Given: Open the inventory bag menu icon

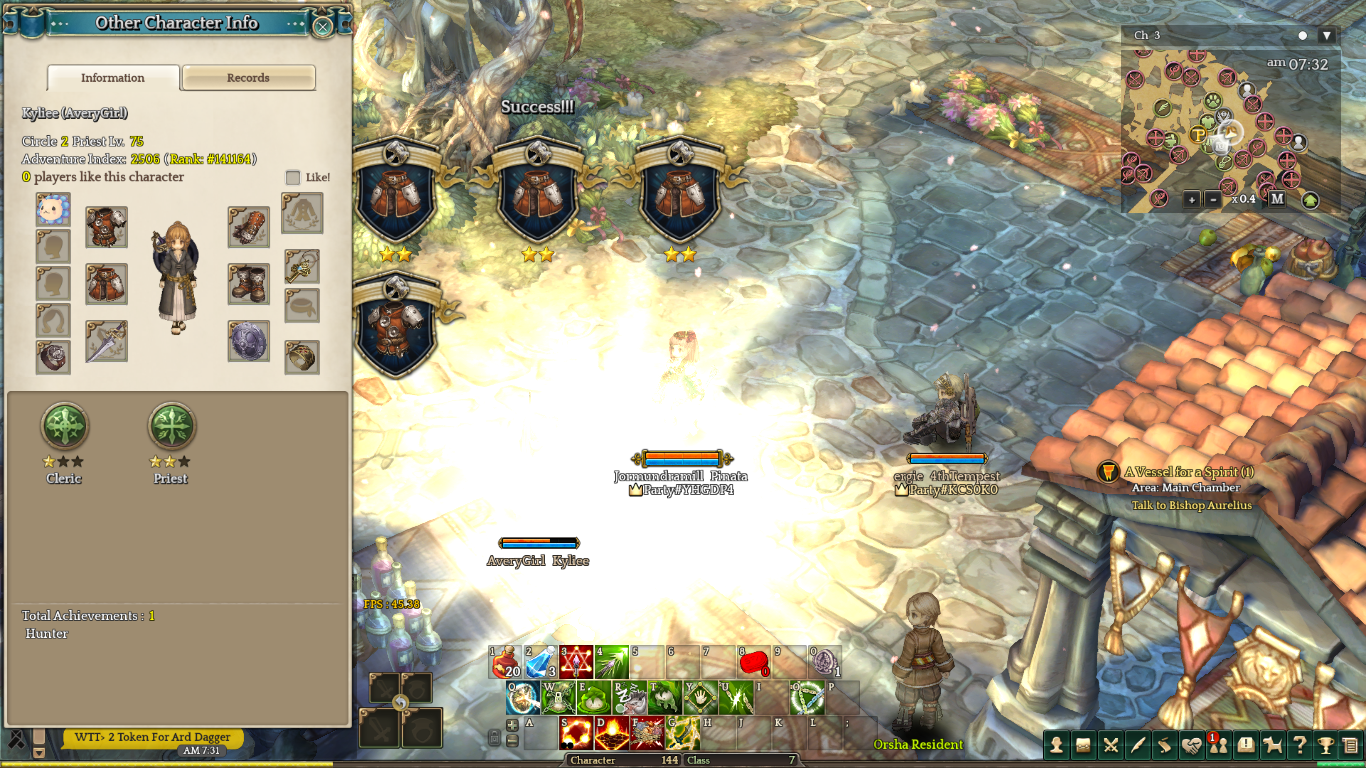Looking at the screenshot, I should coord(1083,744).
